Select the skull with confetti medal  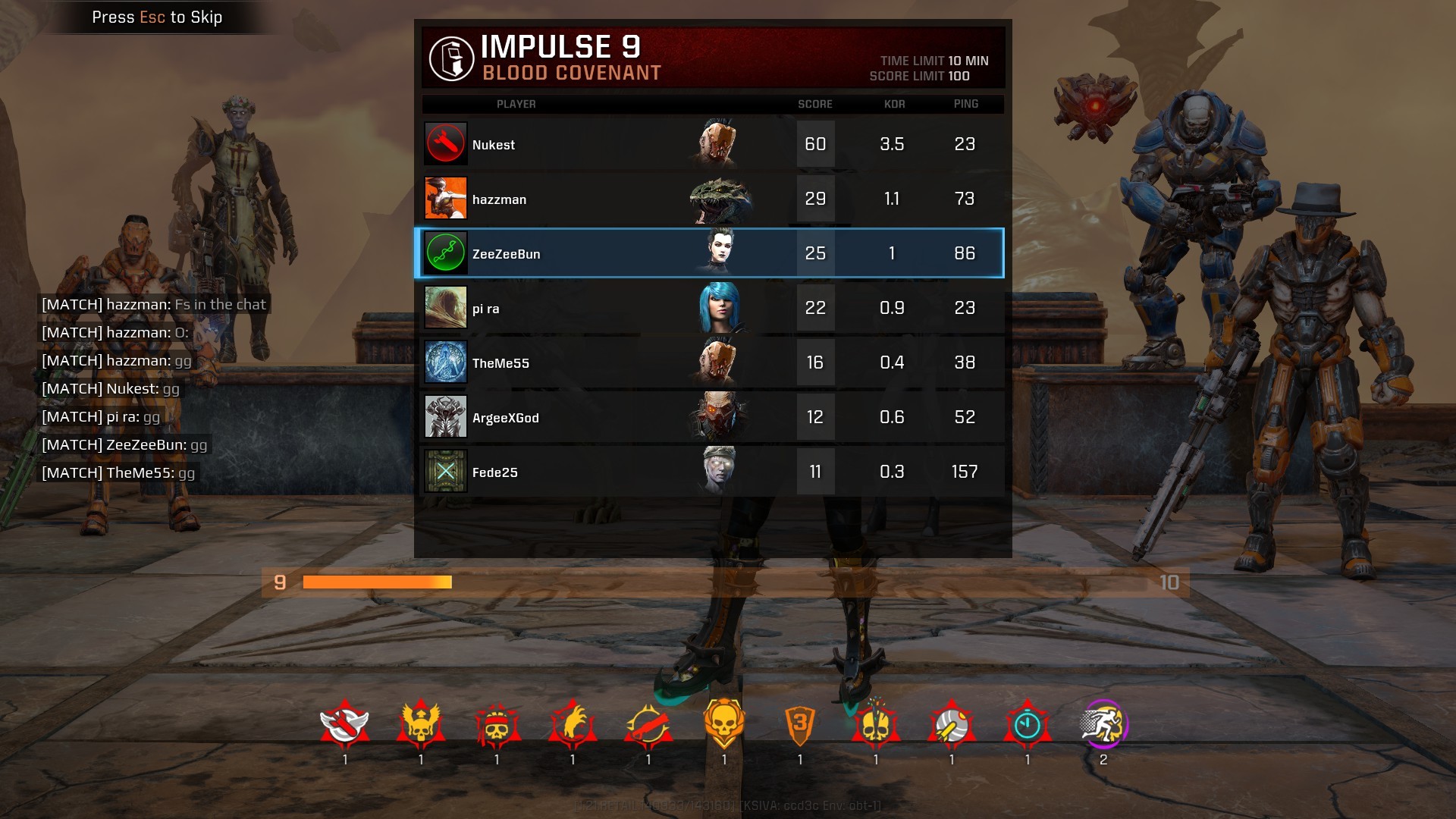click(x=875, y=724)
